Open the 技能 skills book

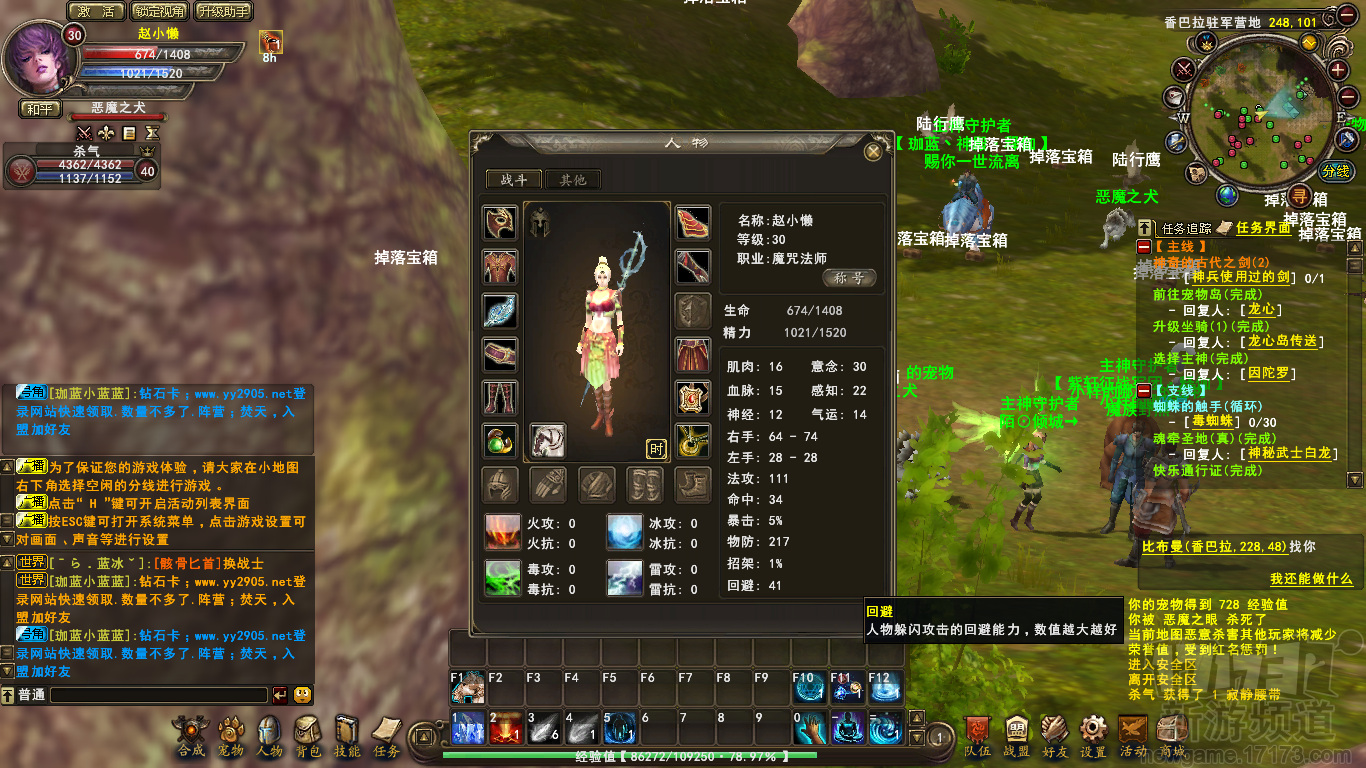[x=347, y=733]
